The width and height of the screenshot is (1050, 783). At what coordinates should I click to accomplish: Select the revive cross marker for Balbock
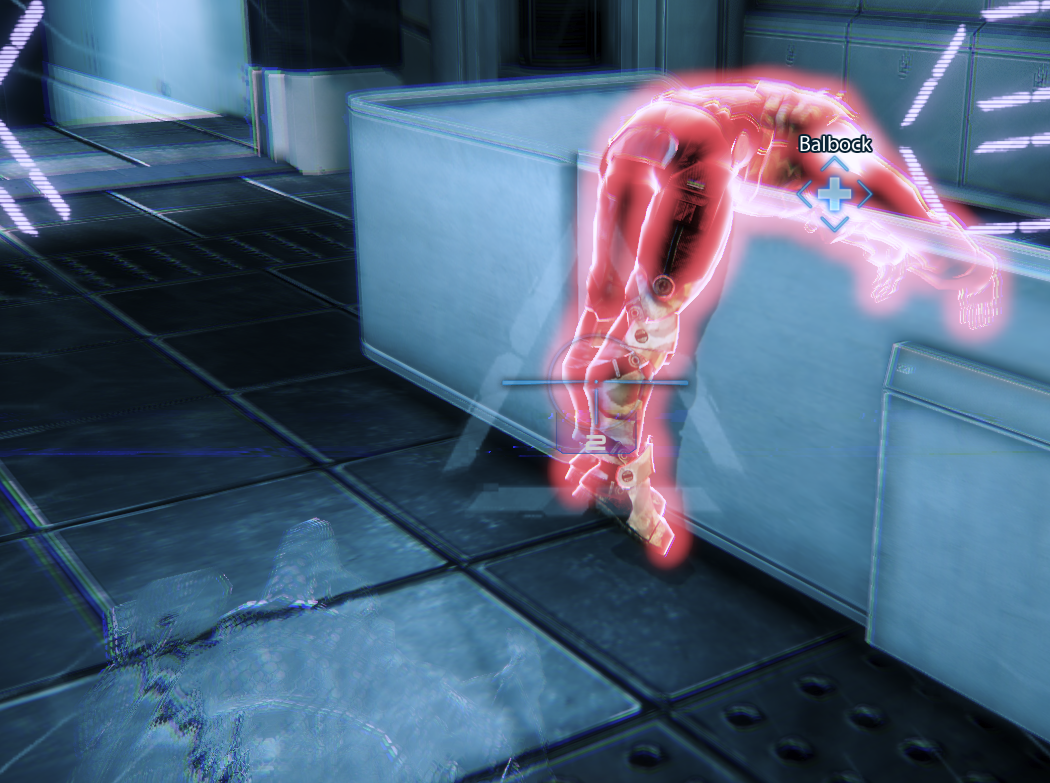point(834,195)
